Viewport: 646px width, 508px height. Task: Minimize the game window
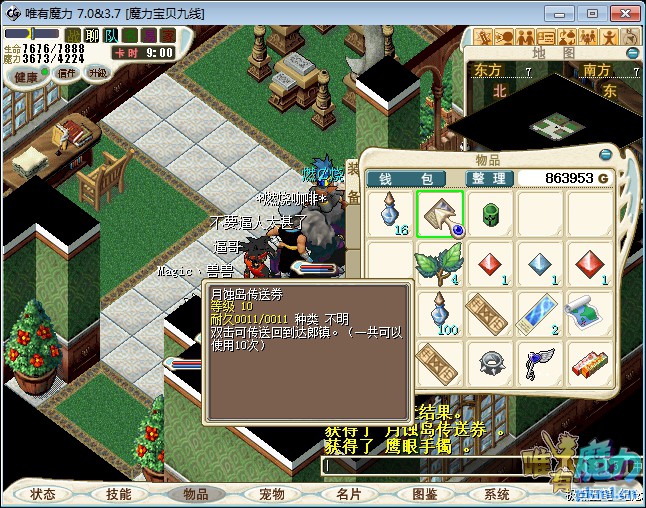[x=565, y=13]
